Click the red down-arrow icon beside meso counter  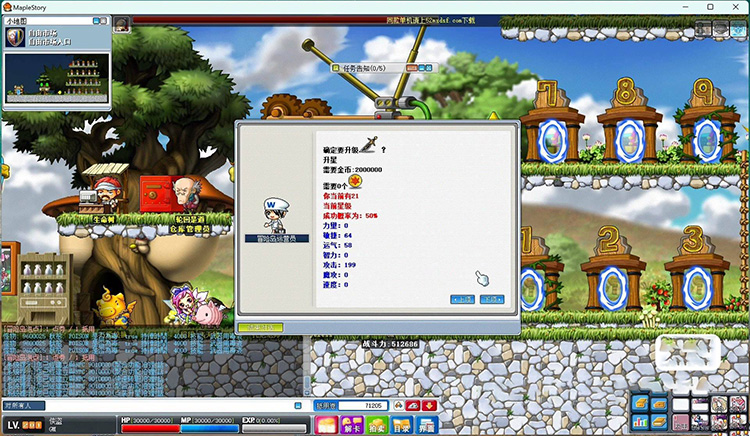pos(429,405)
